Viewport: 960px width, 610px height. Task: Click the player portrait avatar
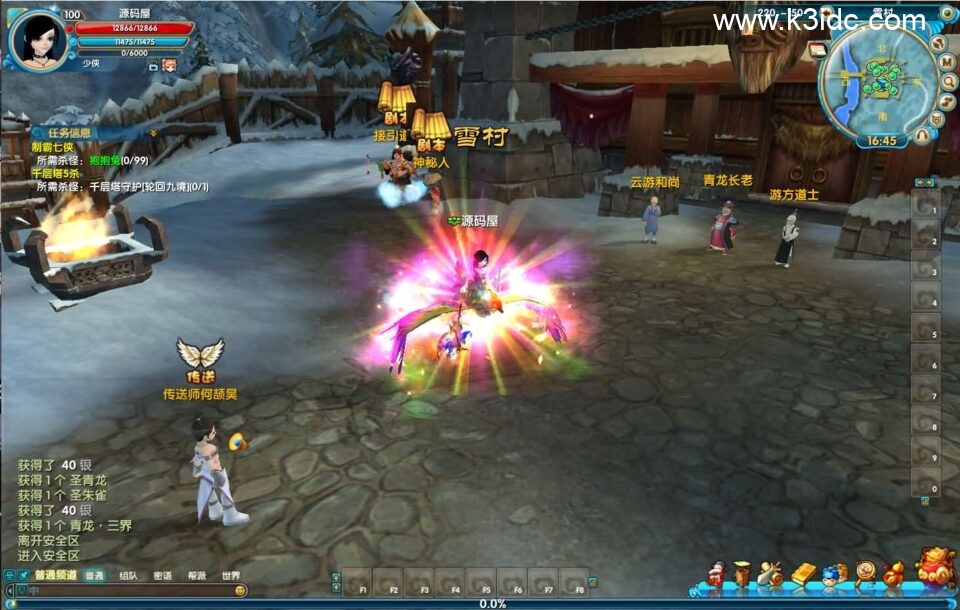(37, 40)
